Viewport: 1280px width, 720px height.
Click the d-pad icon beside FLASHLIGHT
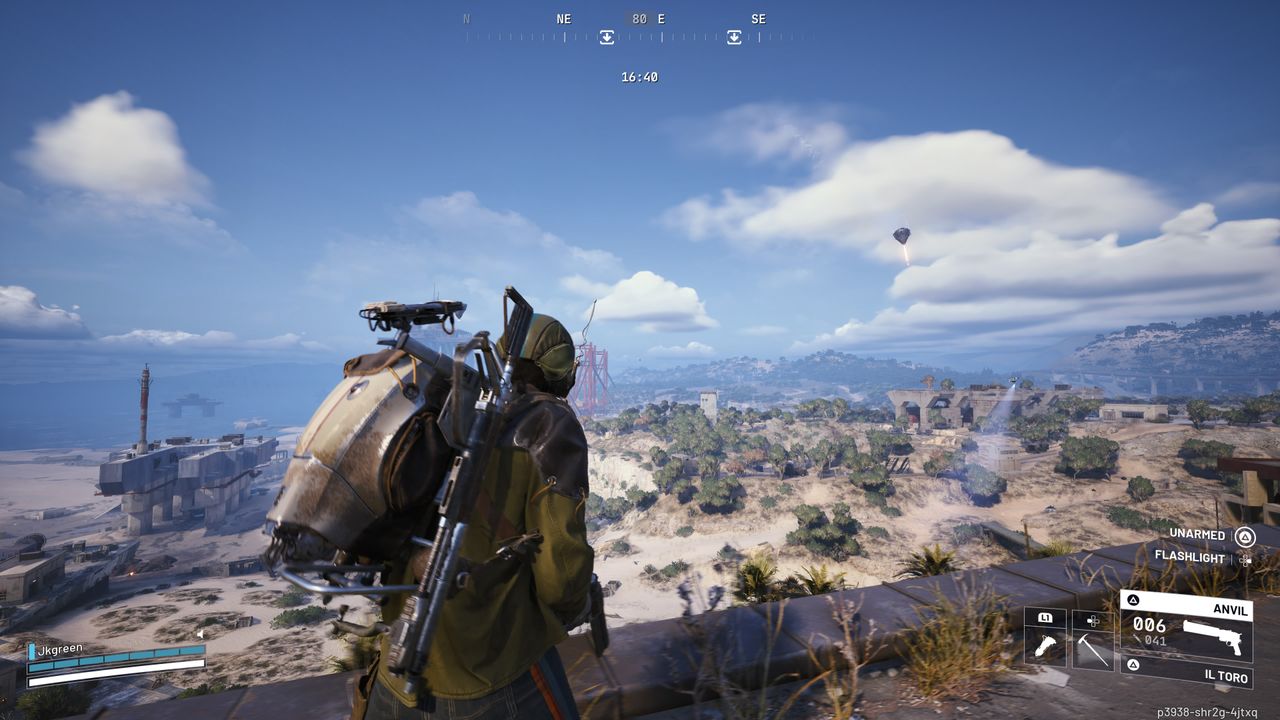pos(1245,560)
